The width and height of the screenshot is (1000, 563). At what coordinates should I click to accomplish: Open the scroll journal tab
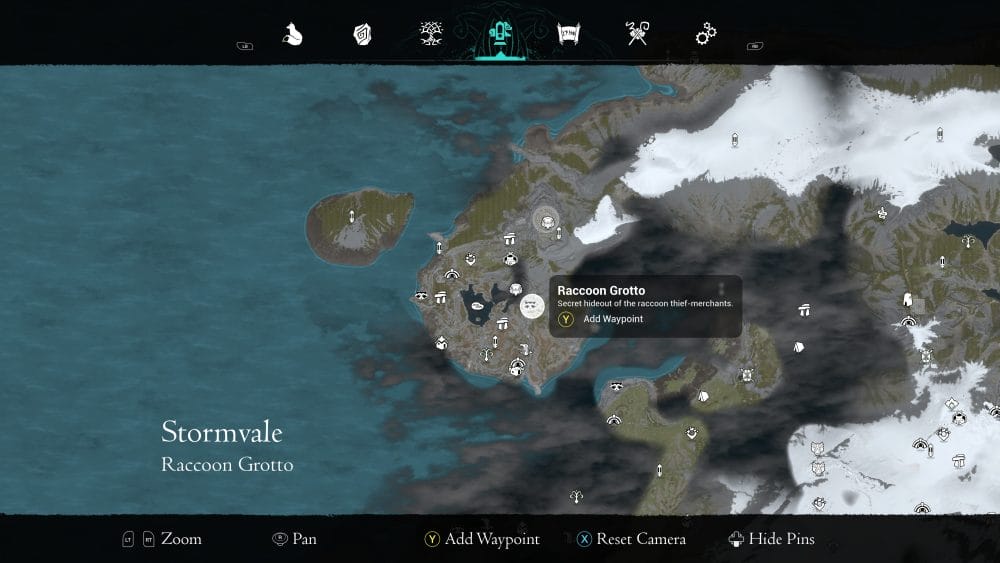coord(569,35)
